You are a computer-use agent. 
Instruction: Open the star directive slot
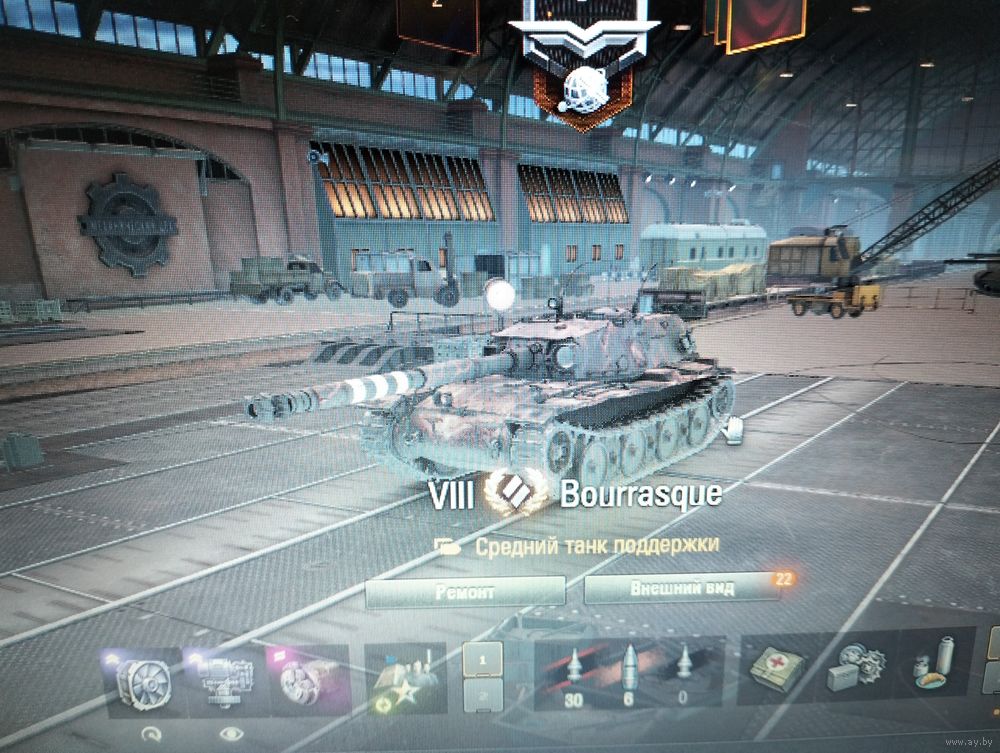pyautogui.click(x=404, y=679)
